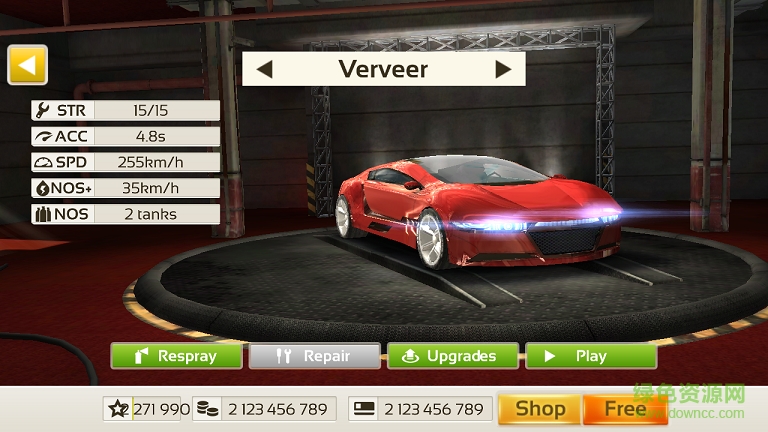The height and width of the screenshot is (432, 768).
Task: Go back with the yellow arrow button
Action: 27,65
